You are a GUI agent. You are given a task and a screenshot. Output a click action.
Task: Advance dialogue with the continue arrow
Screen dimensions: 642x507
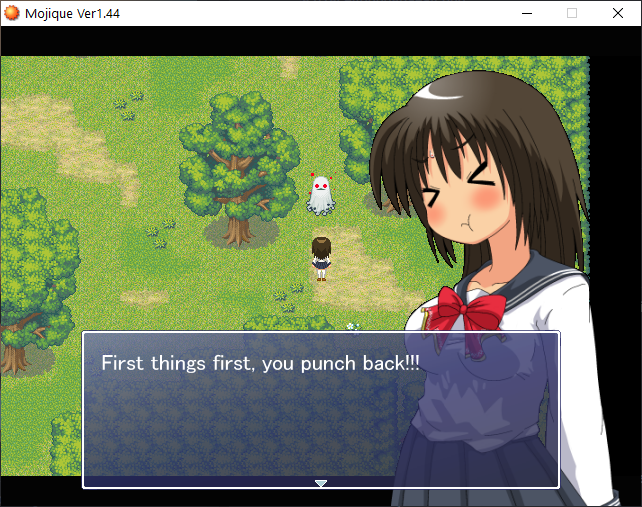[320, 483]
